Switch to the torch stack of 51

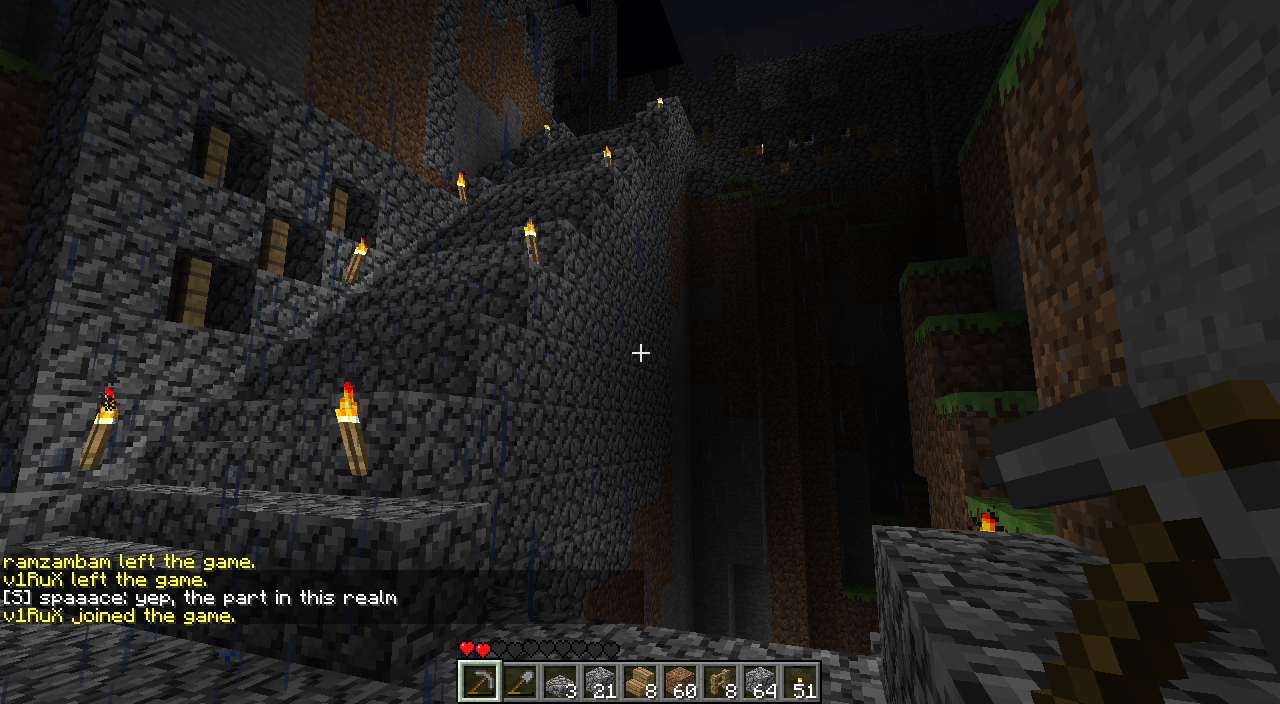click(799, 681)
